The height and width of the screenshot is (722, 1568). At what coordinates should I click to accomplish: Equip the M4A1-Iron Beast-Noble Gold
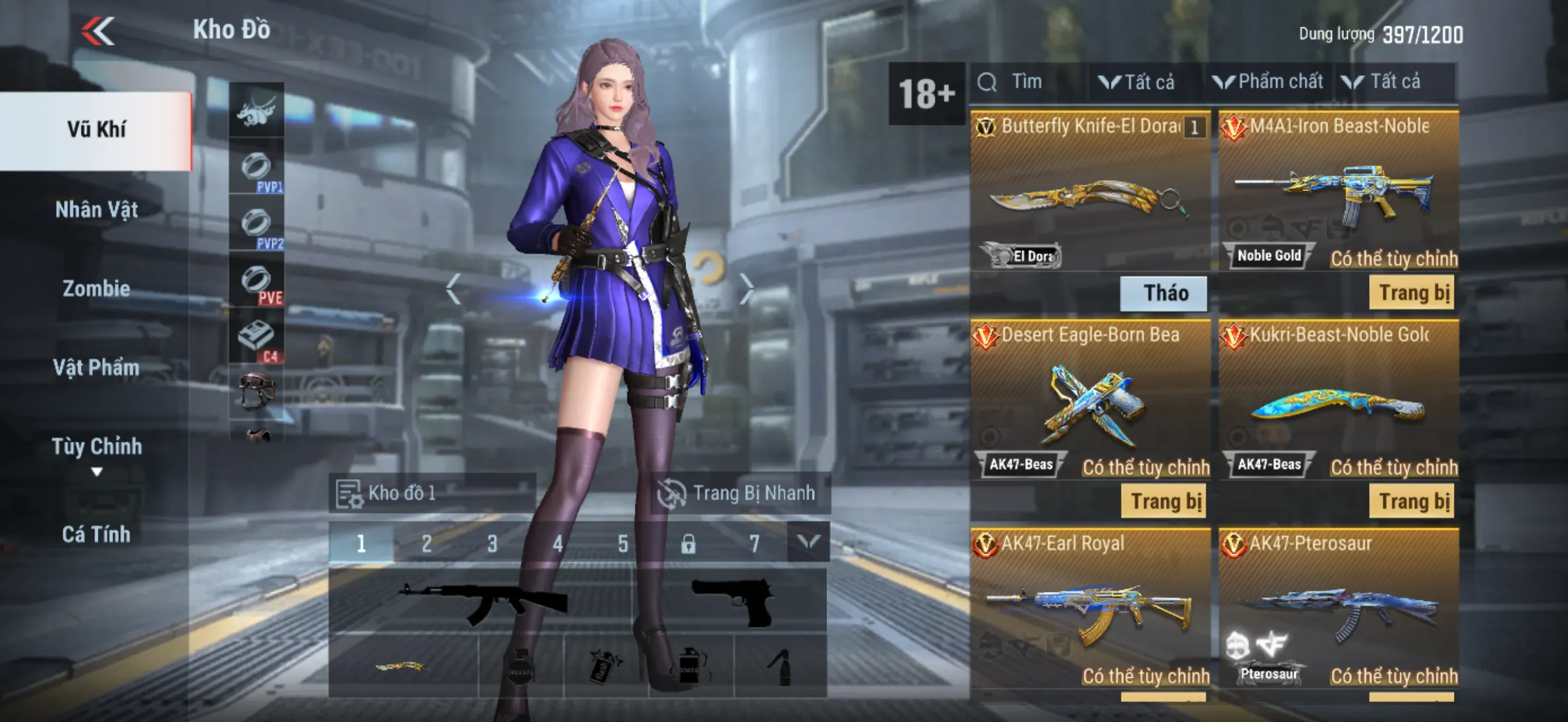click(1412, 293)
